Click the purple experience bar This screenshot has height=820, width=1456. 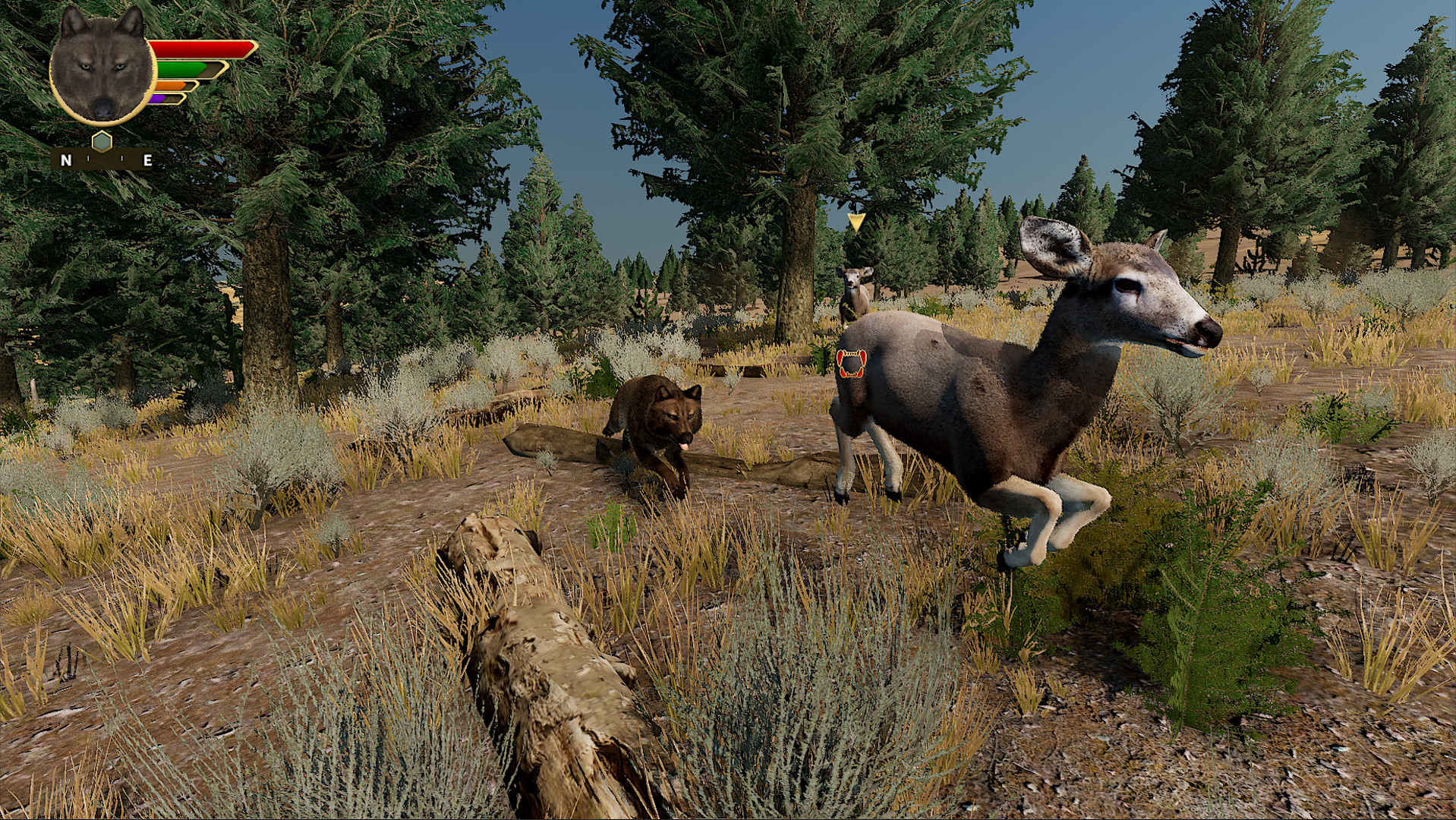coord(159,99)
